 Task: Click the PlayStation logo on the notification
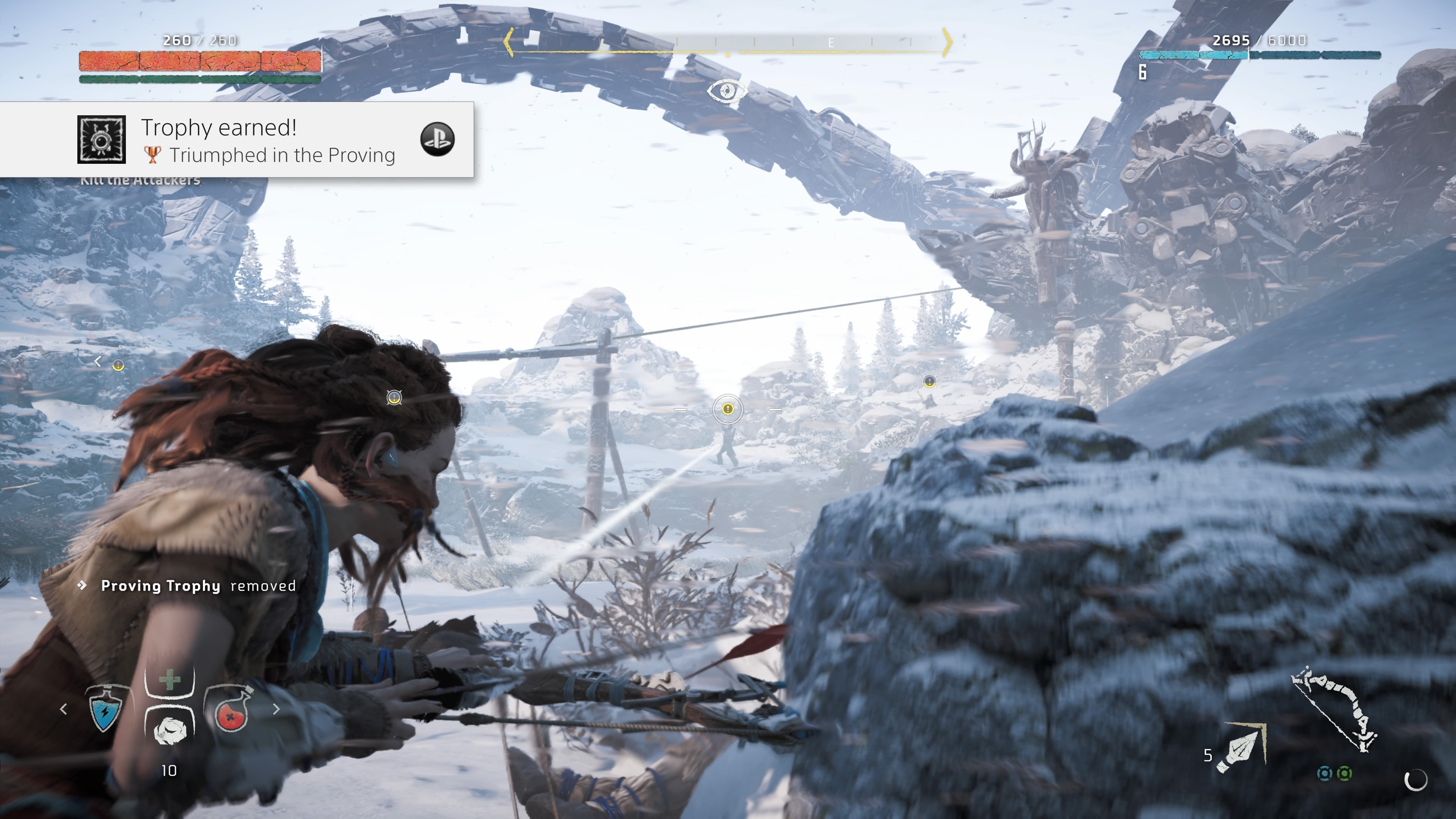coord(438,139)
